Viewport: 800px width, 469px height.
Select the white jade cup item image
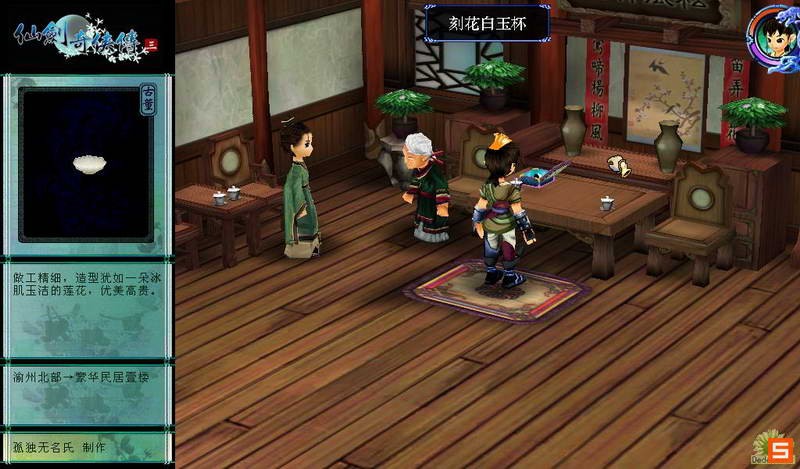click(88, 163)
